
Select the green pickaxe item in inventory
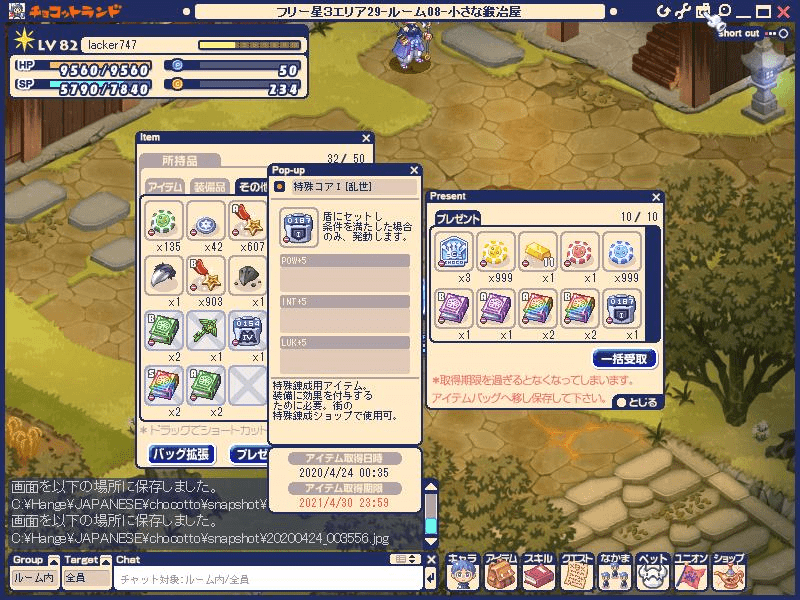tap(208, 329)
